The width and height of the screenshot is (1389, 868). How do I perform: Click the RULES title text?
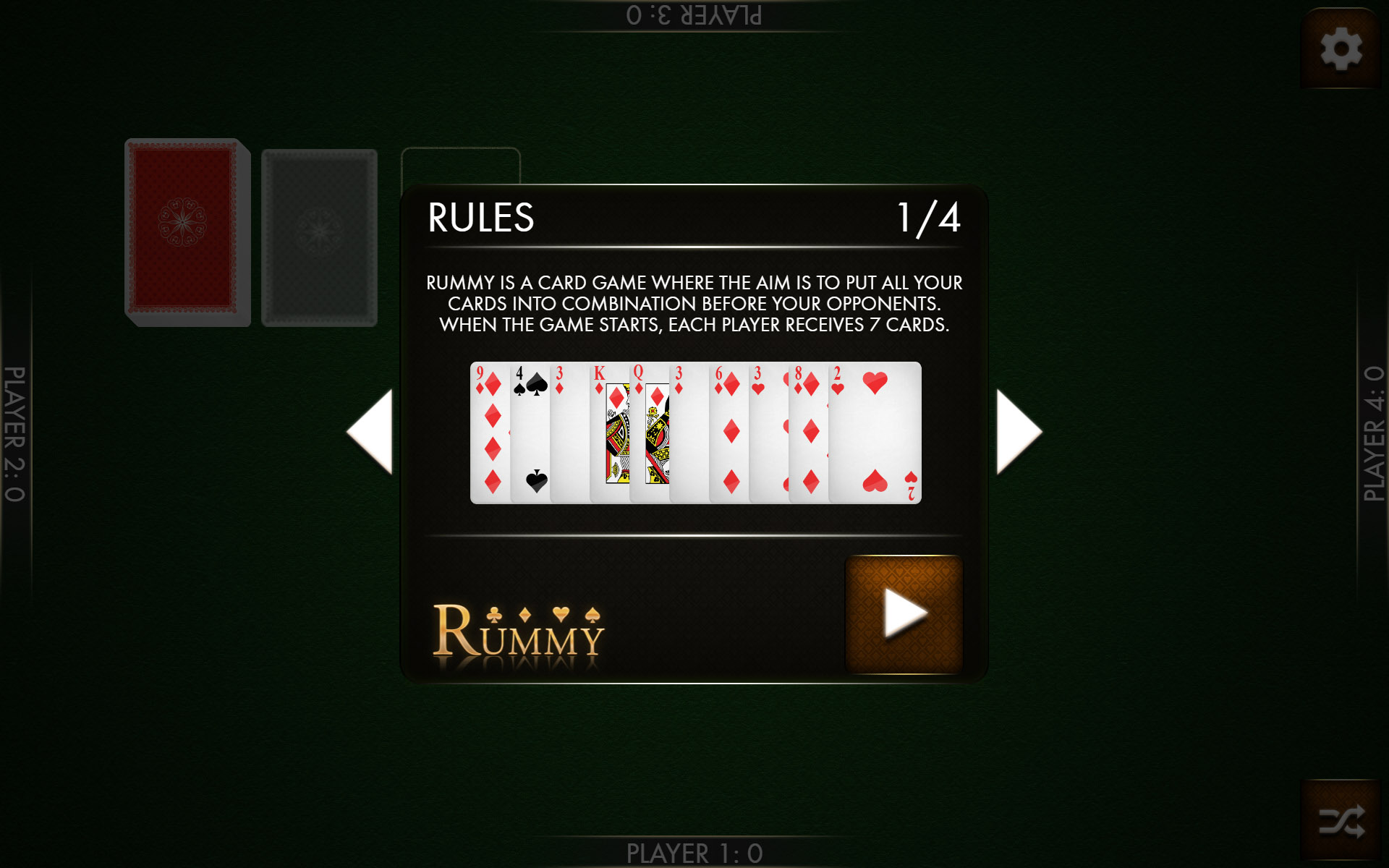click(x=480, y=218)
